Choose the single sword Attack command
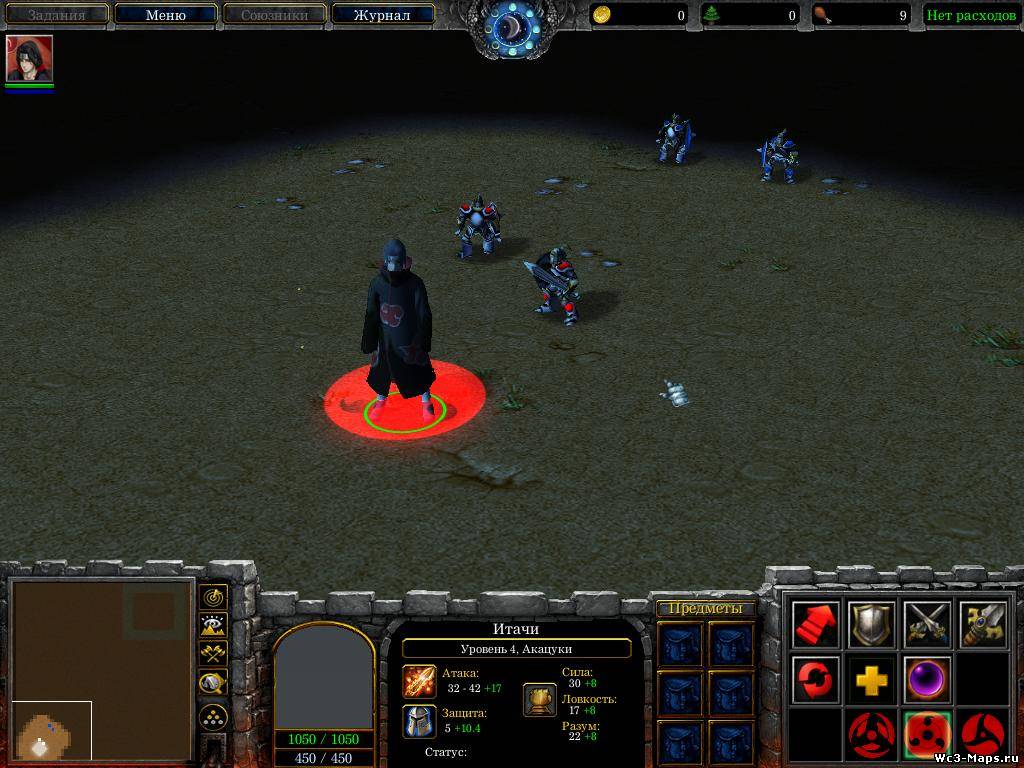 [984, 625]
